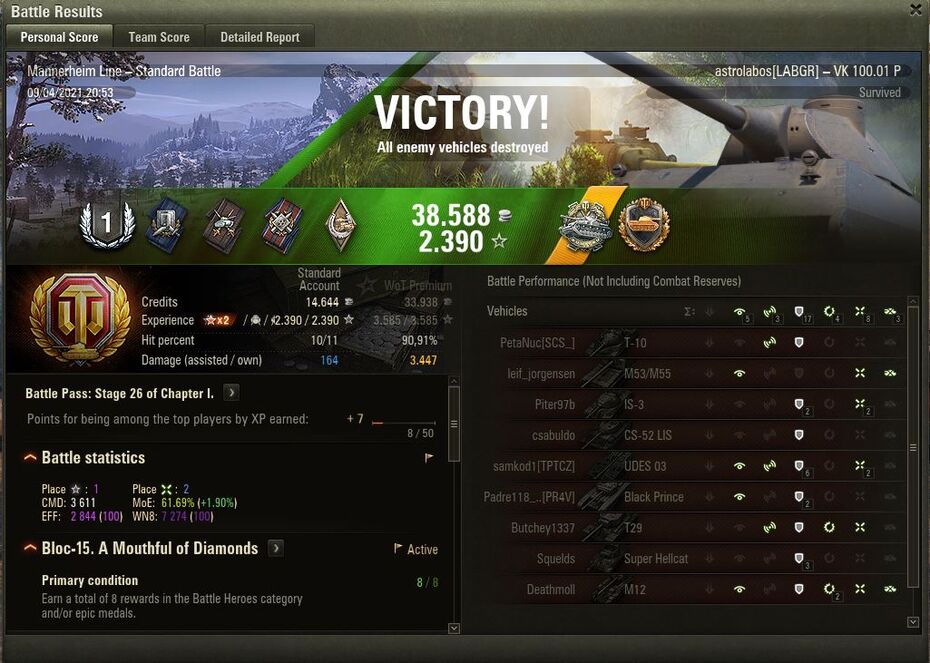Collapse the Battle statistics section
Image resolution: width=930 pixels, height=663 pixels.
[x=32, y=458]
